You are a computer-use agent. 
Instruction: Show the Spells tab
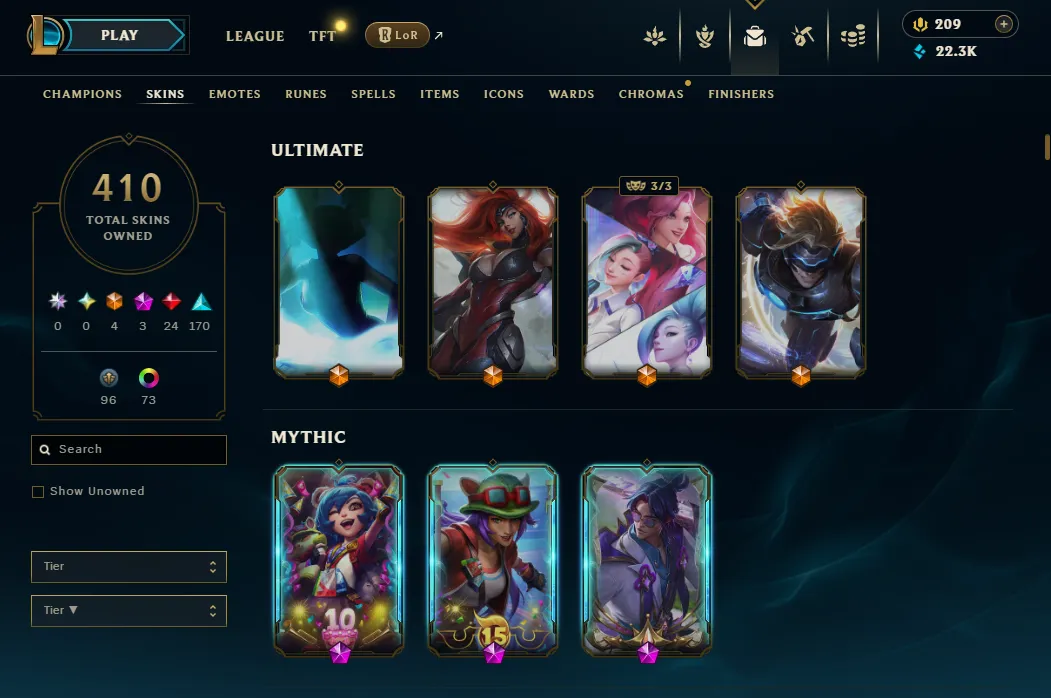(x=373, y=94)
